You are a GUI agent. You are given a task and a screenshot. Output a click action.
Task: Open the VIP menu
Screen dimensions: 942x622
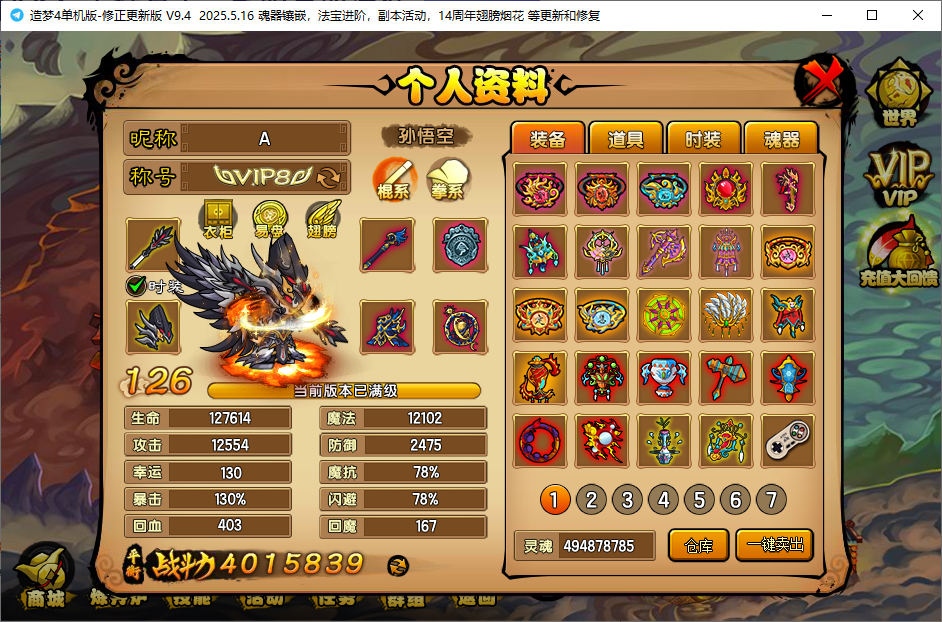click(x=896, y=177)
